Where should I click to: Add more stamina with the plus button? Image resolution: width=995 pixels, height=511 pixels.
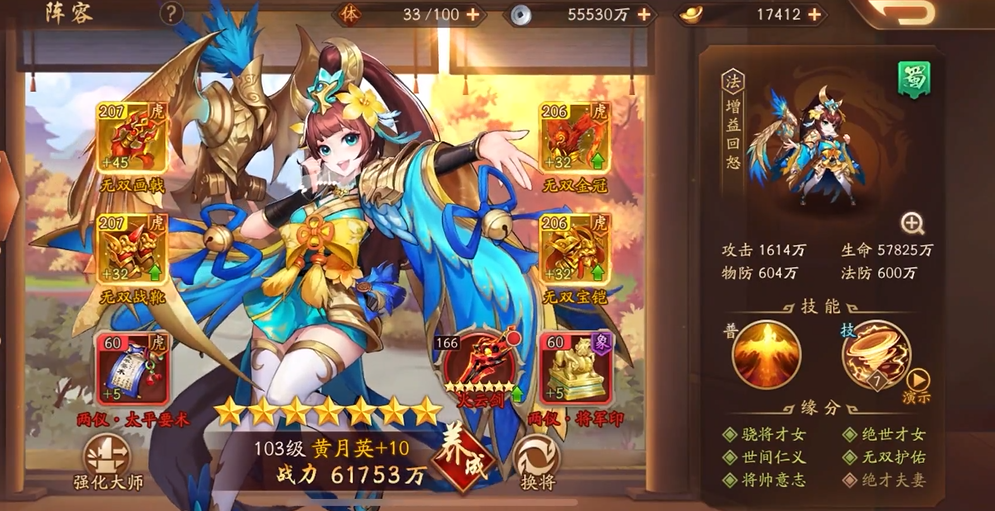(472, 14)
